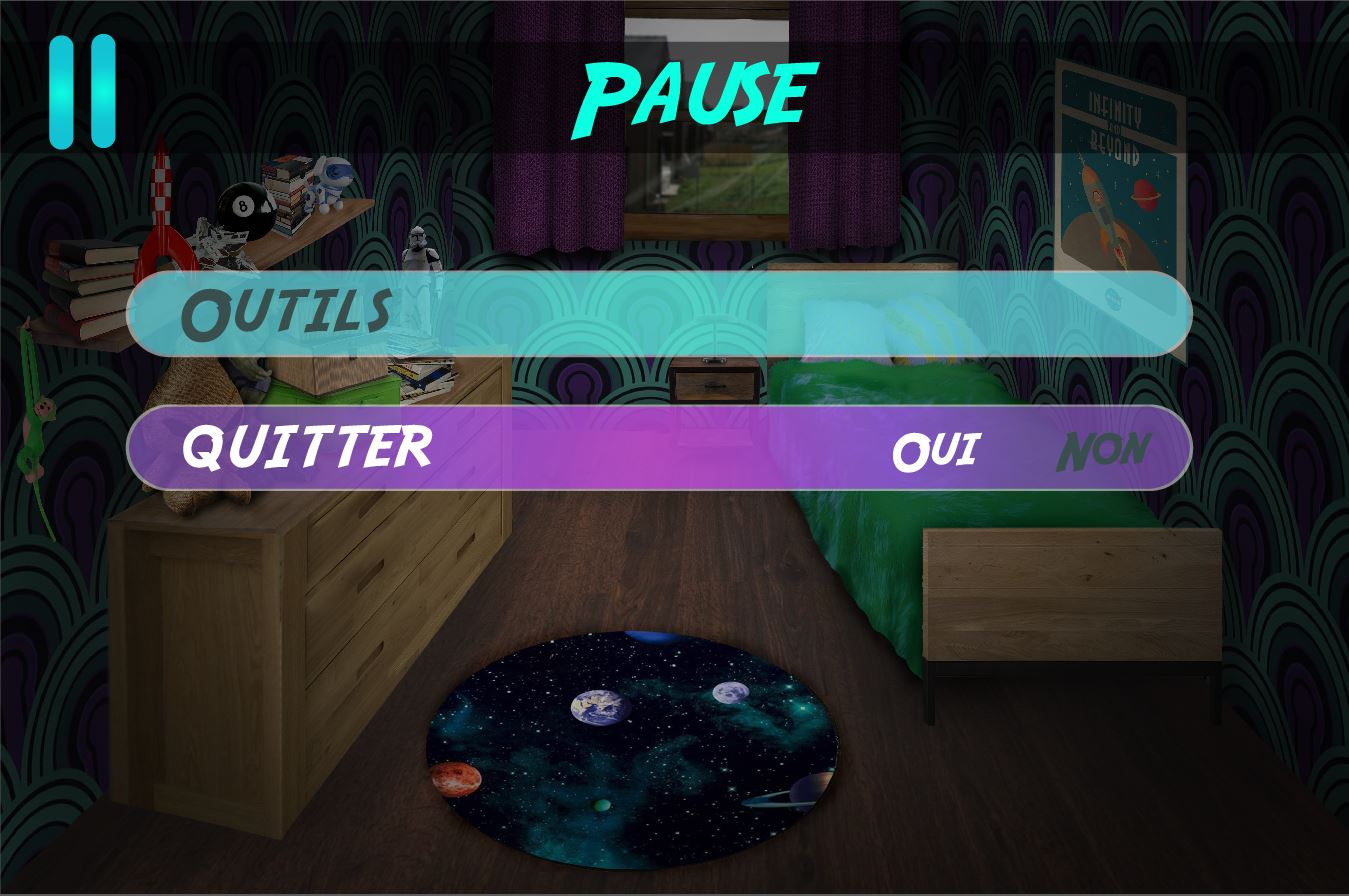The width and height of the screenshot is (1349, 896).
Task: Select the Quitter menu row
Action: click(307, 447)
